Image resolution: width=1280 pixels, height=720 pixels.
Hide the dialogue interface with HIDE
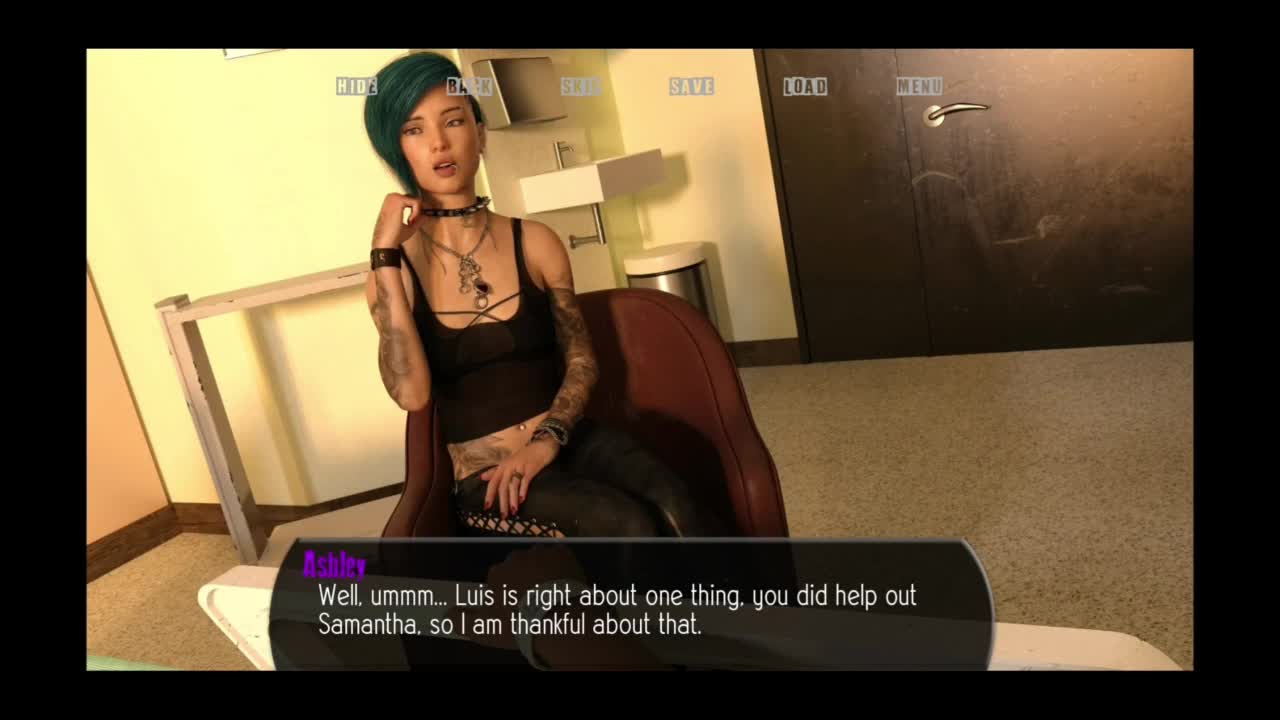click(x=356, y=86)
